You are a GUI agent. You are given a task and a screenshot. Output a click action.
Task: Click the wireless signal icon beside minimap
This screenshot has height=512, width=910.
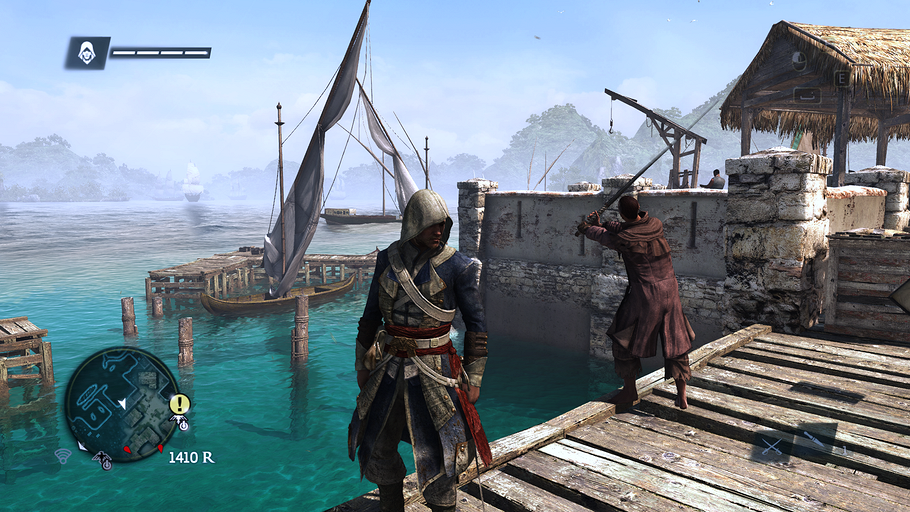63,456
